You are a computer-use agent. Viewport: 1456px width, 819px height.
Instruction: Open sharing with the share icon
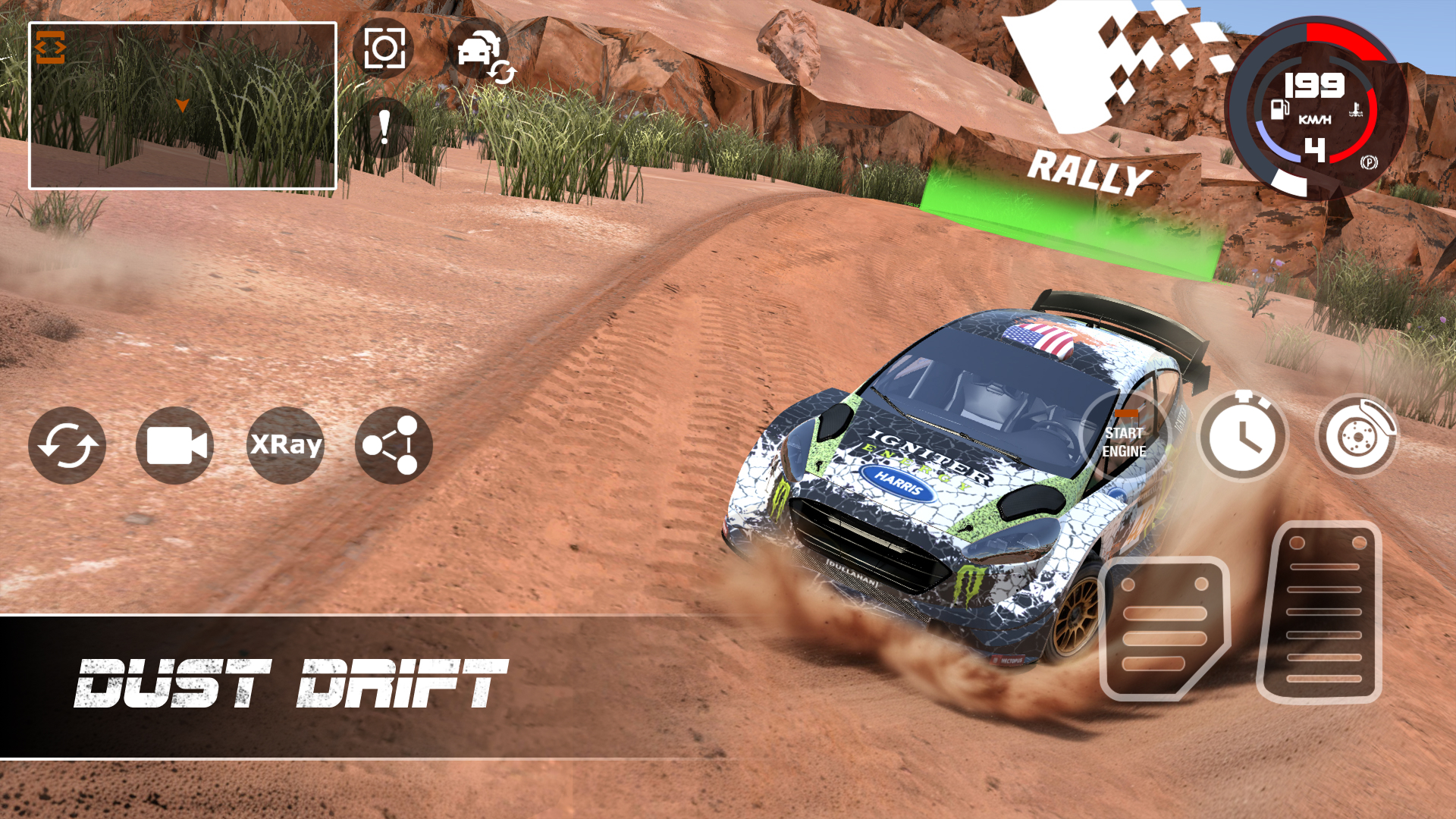click(392, 446)
